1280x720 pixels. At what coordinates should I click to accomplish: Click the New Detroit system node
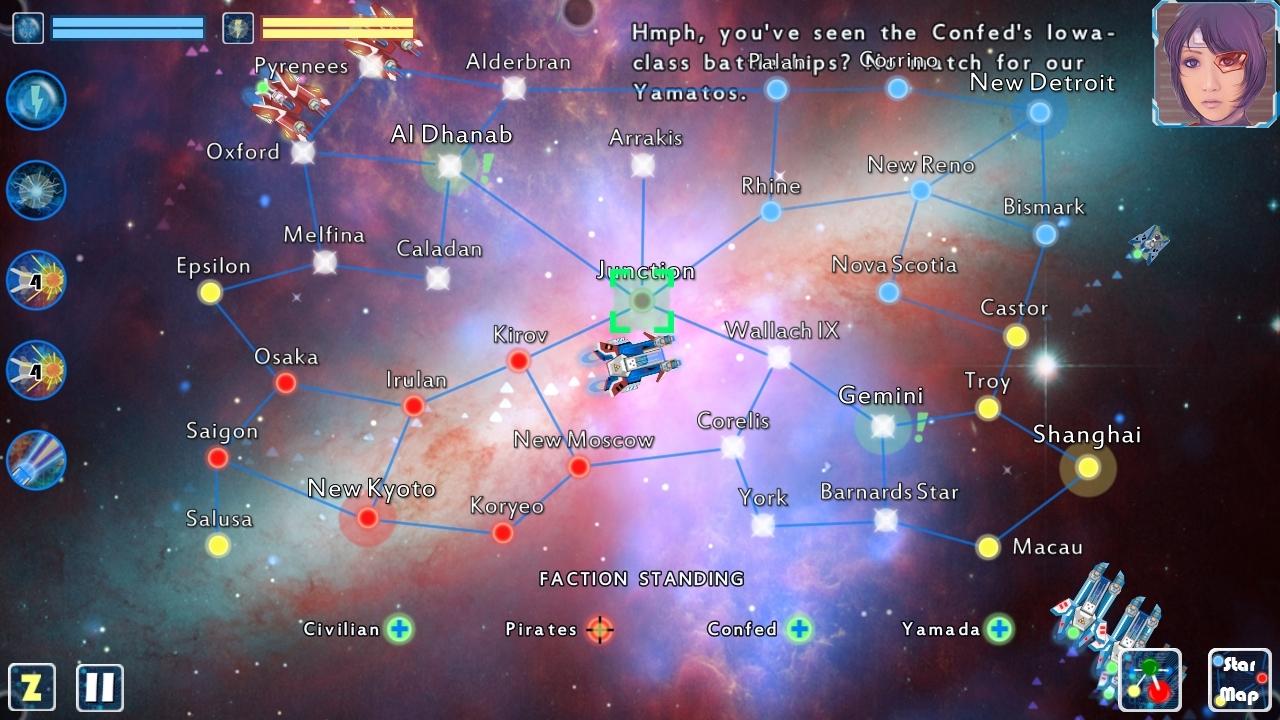pos(1038,113)
